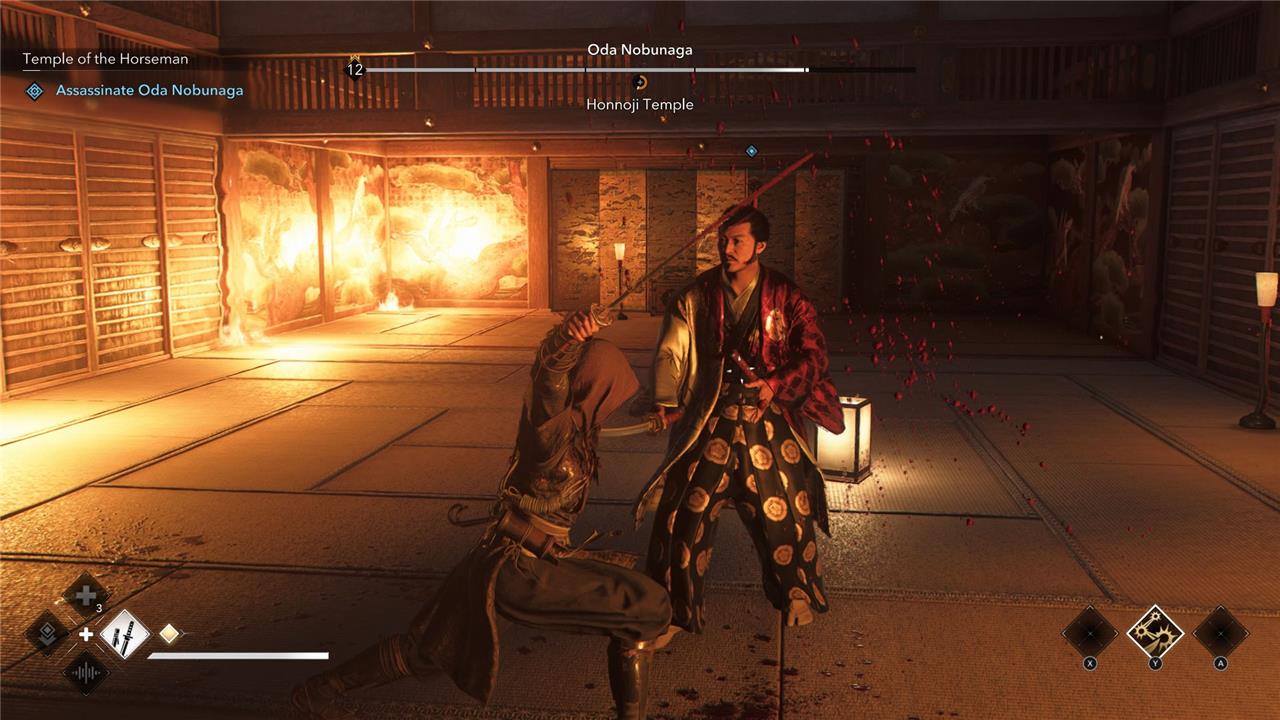1280x720 pixels.
Task: Select the healing ration slot
Action: 86,594
